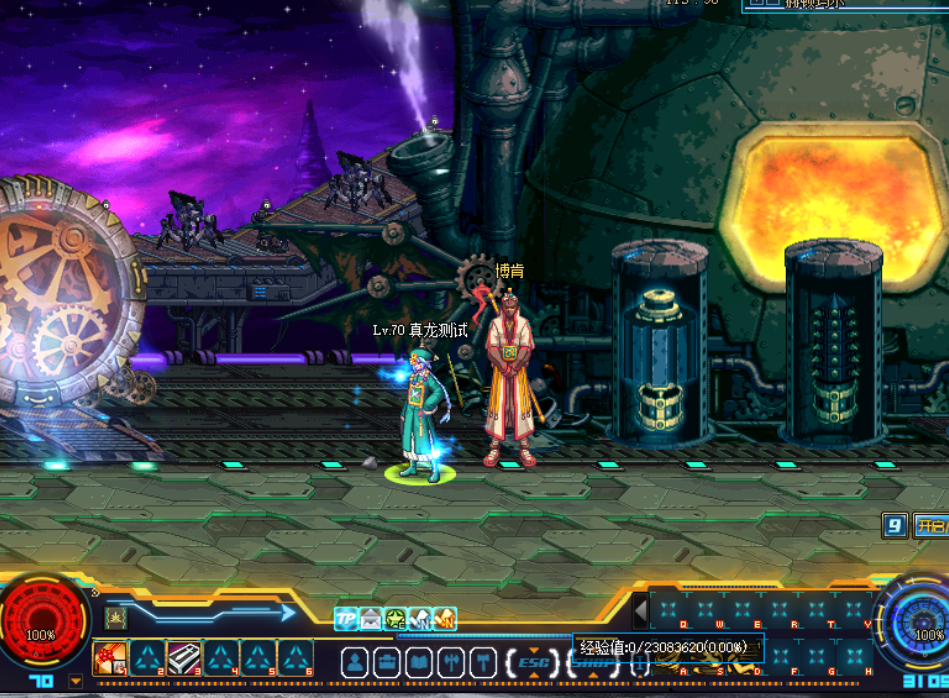Open the TP skill icon
The height and width of the screenshot is (698, 949).
tap(346, 619)
